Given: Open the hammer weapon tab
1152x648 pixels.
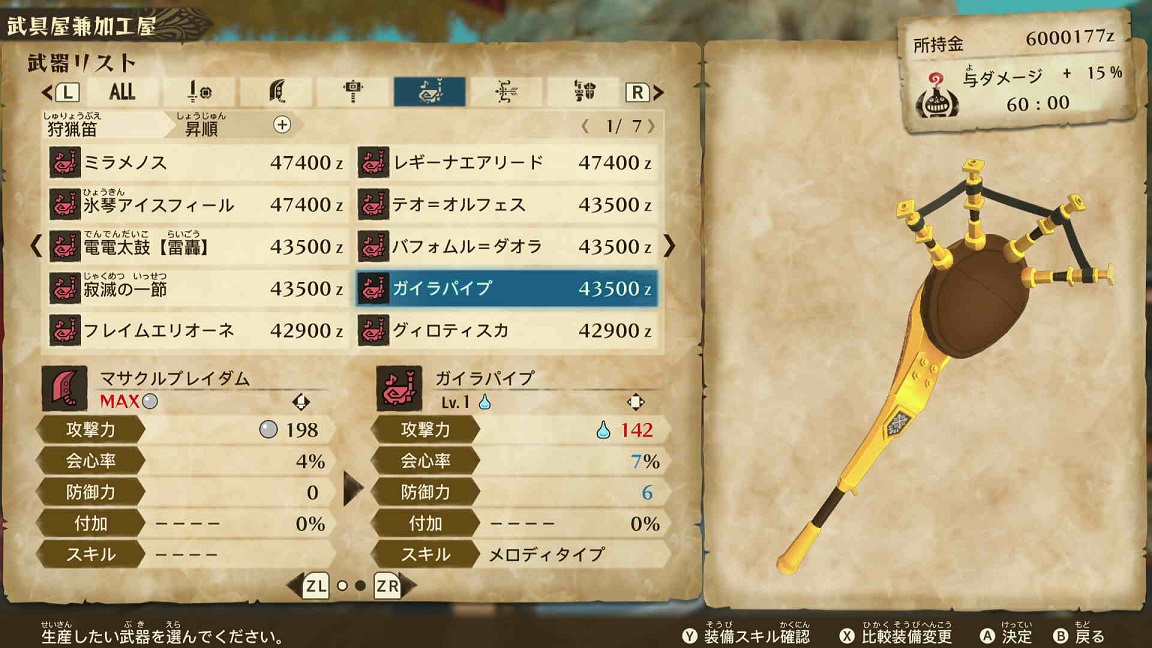Looking at the screenshot, I should coord(353,92).
